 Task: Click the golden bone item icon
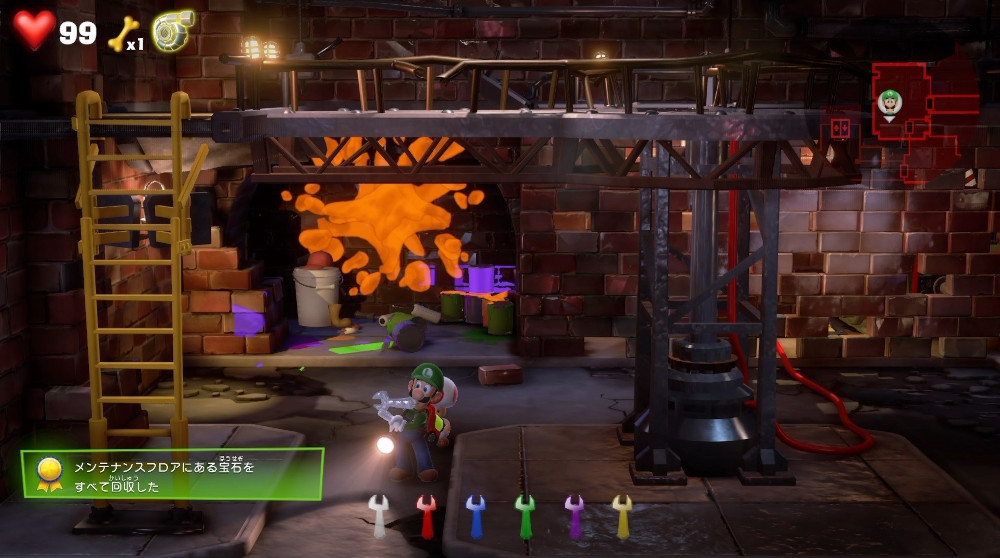120,33
